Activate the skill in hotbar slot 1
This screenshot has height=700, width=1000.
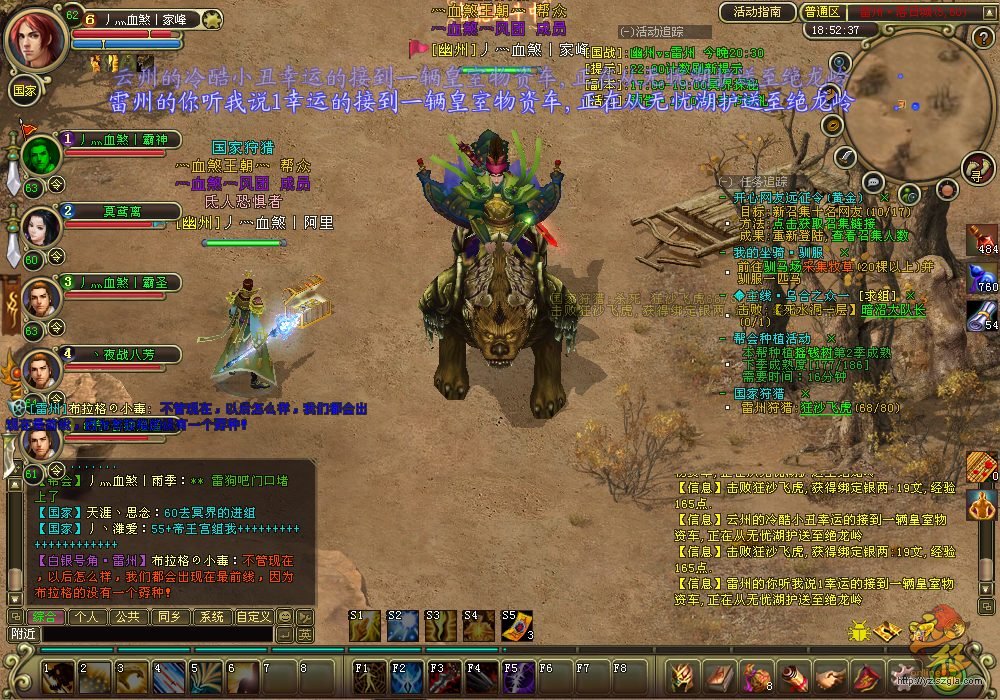58,678
